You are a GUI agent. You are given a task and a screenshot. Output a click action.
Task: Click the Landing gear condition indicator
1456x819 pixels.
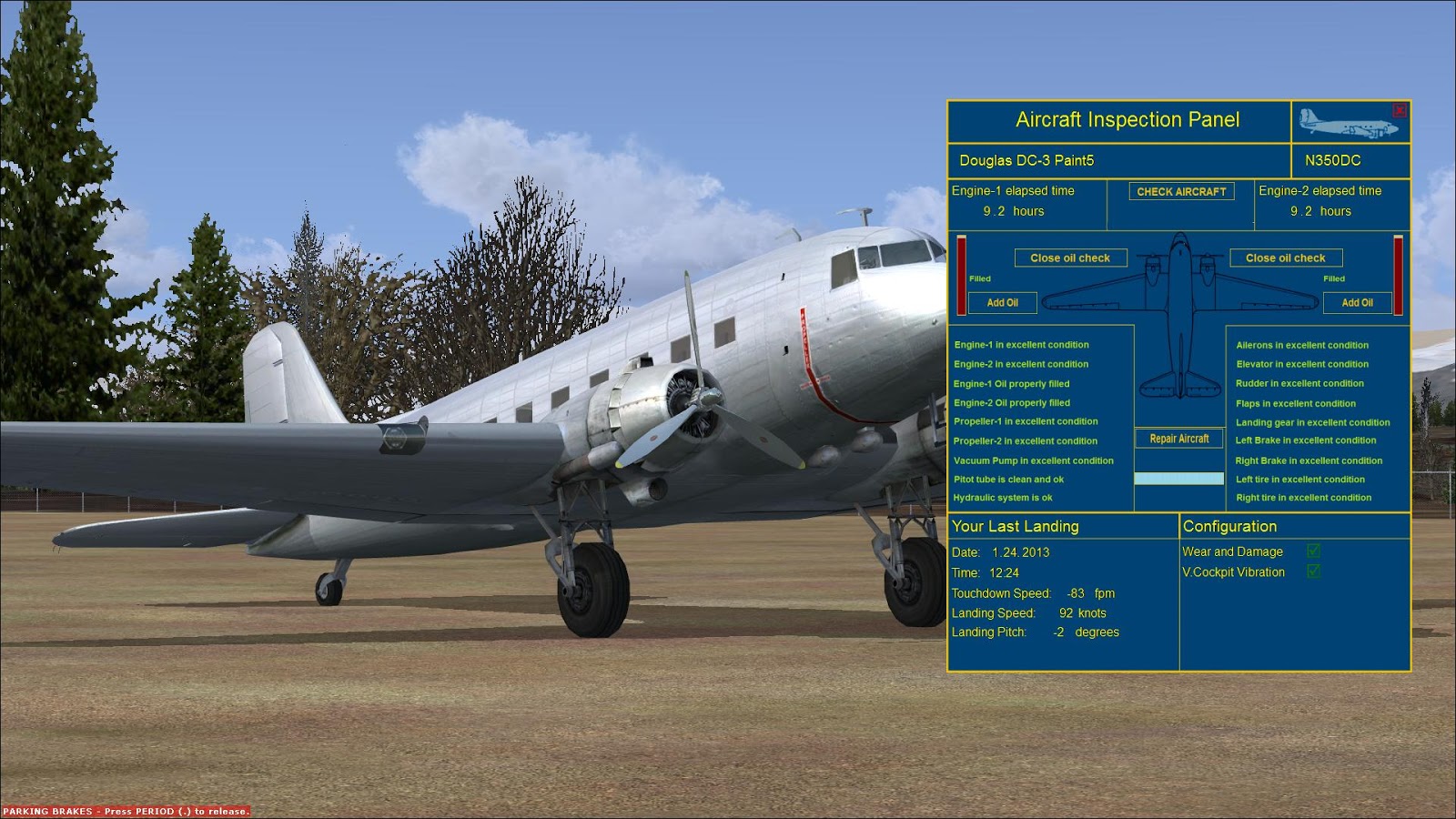point(1312,422)
